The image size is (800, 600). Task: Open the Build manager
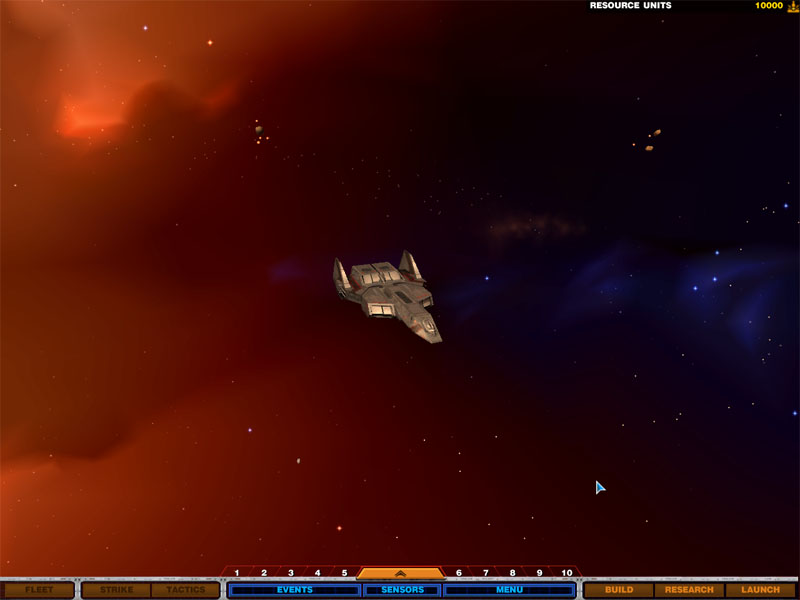pos(619,590)
